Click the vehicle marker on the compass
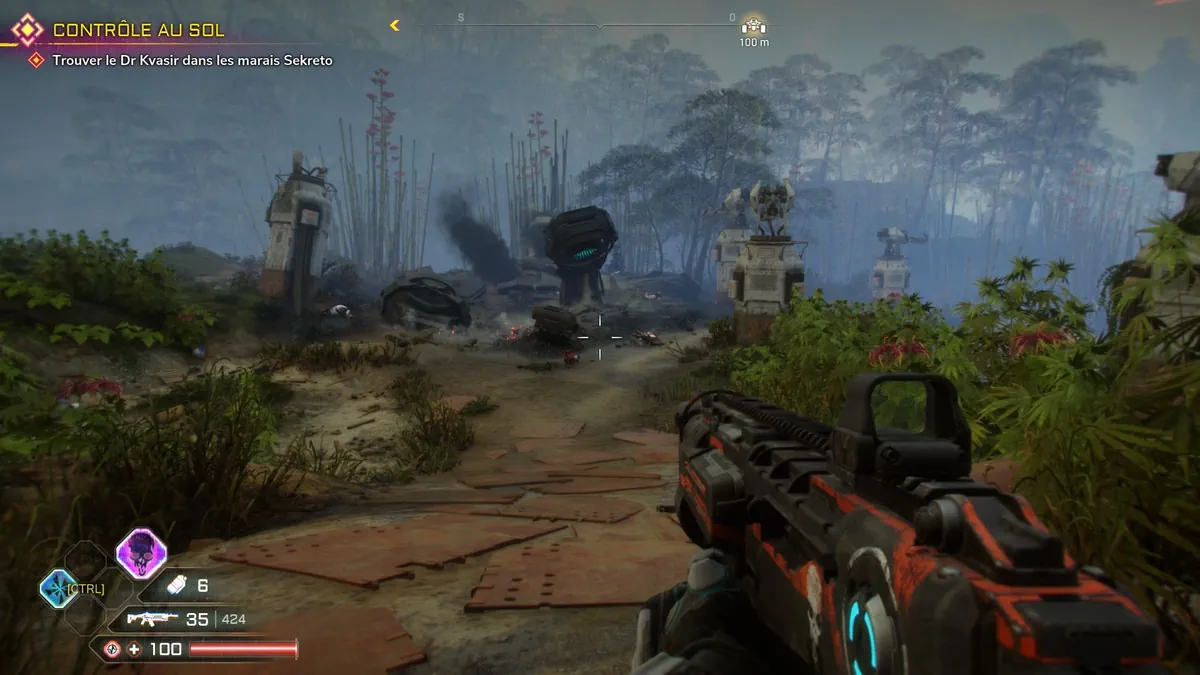Viewport: 1200px width, 675px height. (753, 25)
